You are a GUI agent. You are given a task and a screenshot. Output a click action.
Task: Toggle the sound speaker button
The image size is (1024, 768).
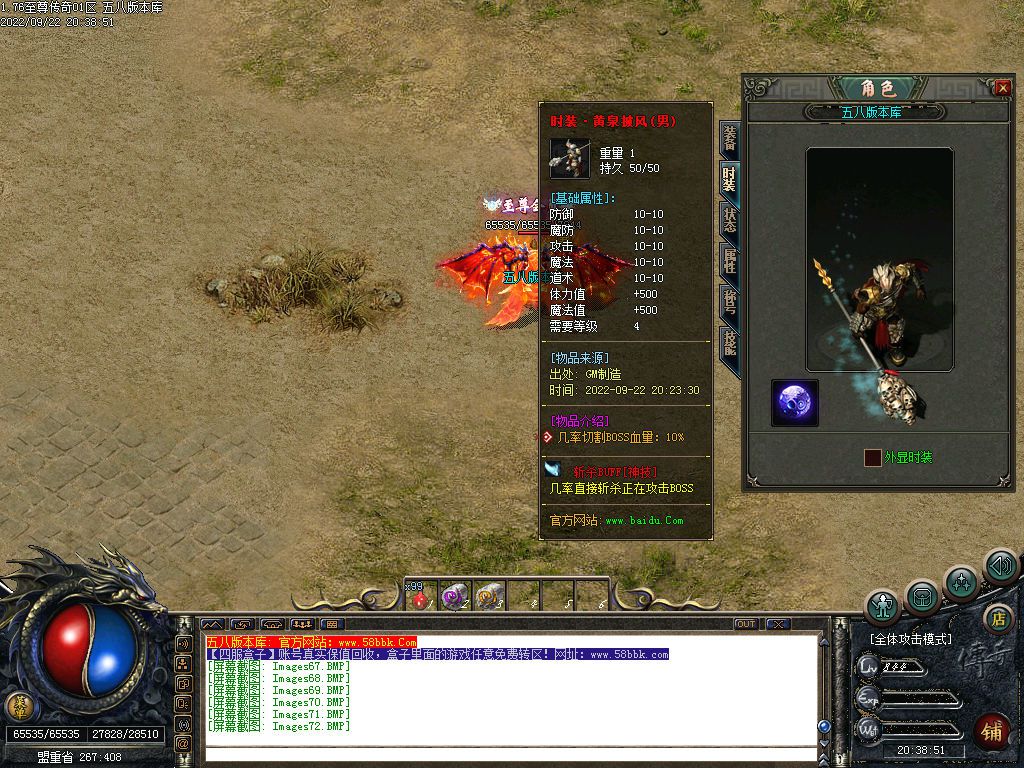(1000, 566)
